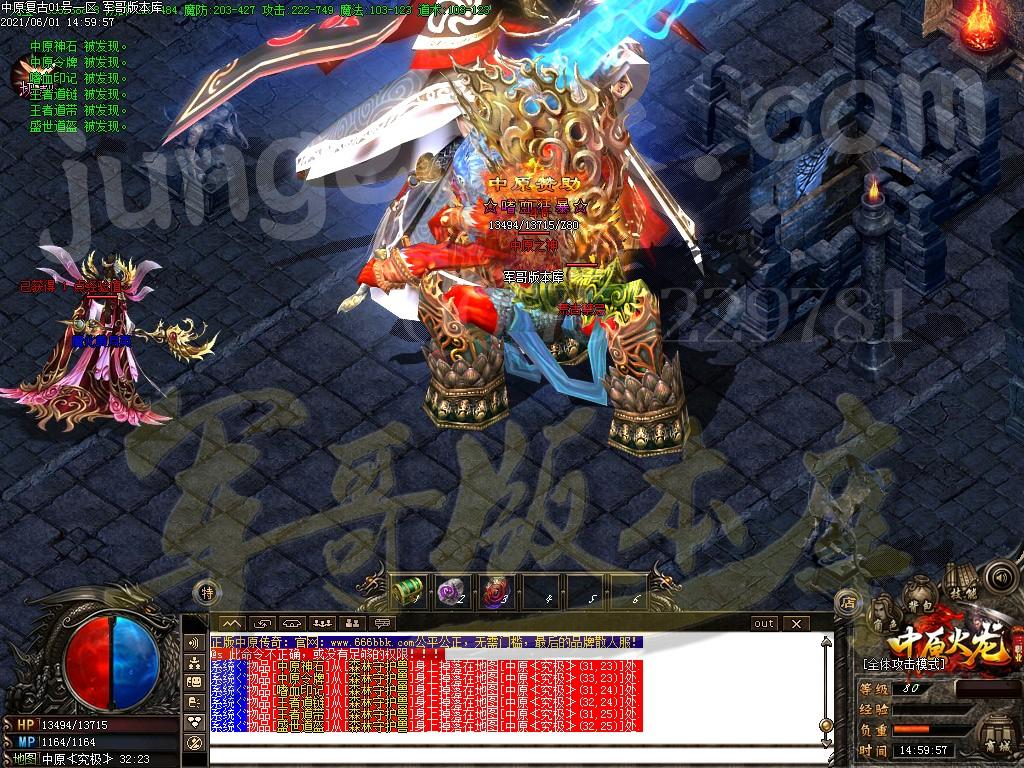Click the 'out' button above chat
The width and height of the screenshot is (1024, 768).
(x=764, y=624)
